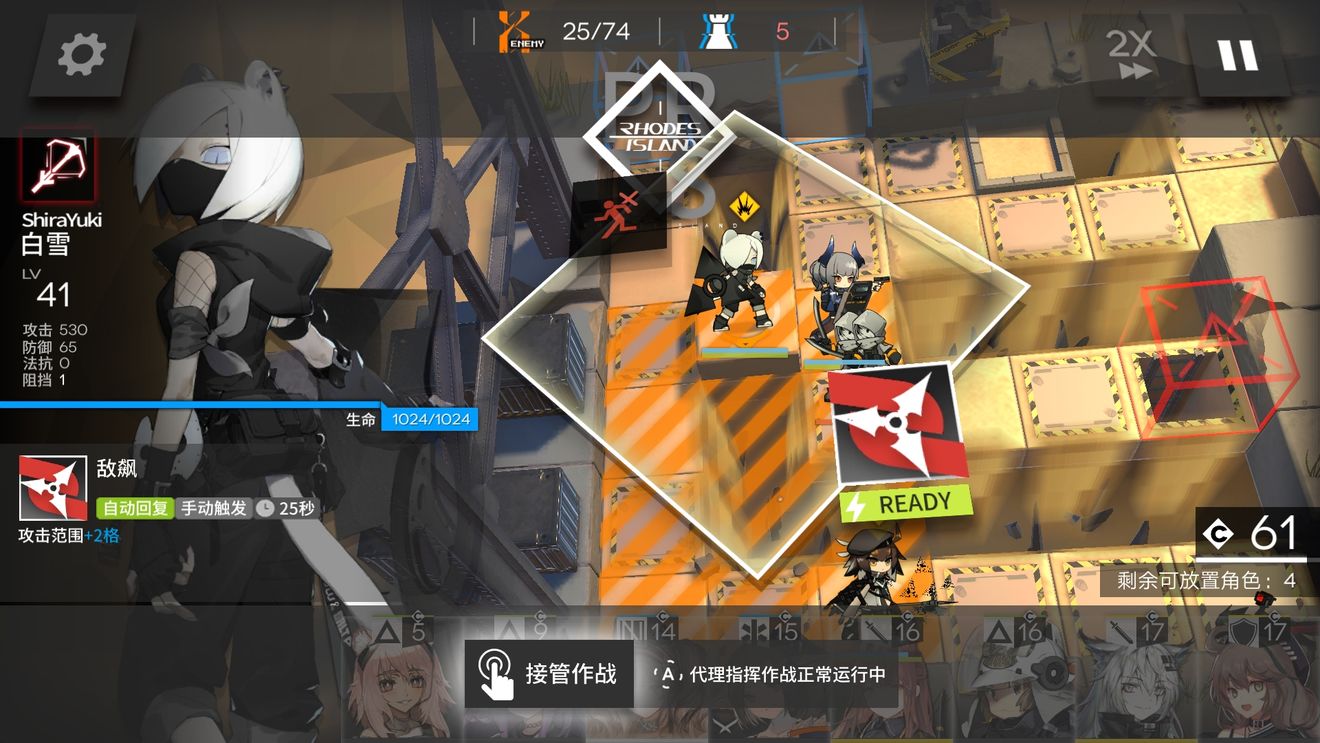This screenshot has height=743, width=1320.
Task: Select ShiraYuki's 敌飙 shuriken skill icon
Action: point(55,487)
